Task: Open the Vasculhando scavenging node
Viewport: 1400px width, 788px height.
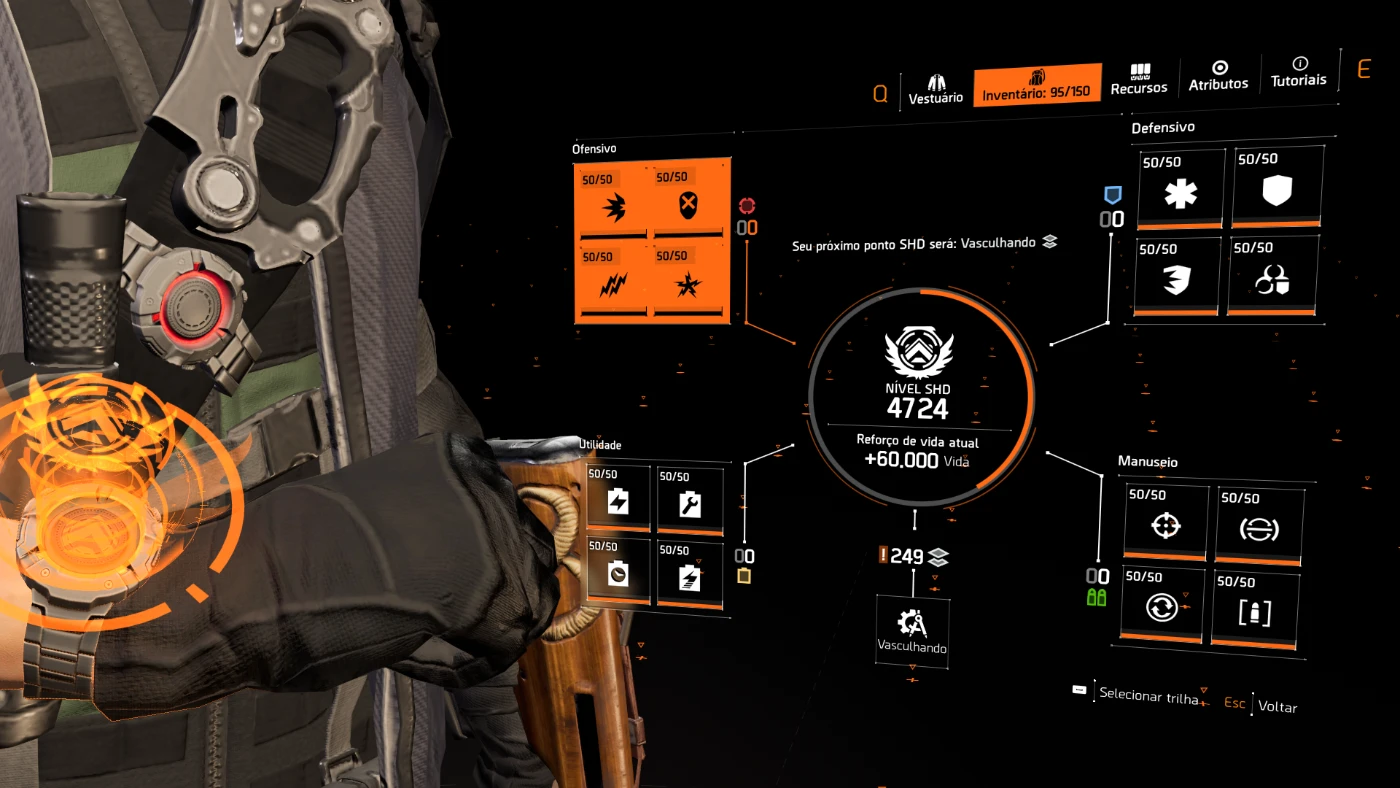Action: [912, 628]
